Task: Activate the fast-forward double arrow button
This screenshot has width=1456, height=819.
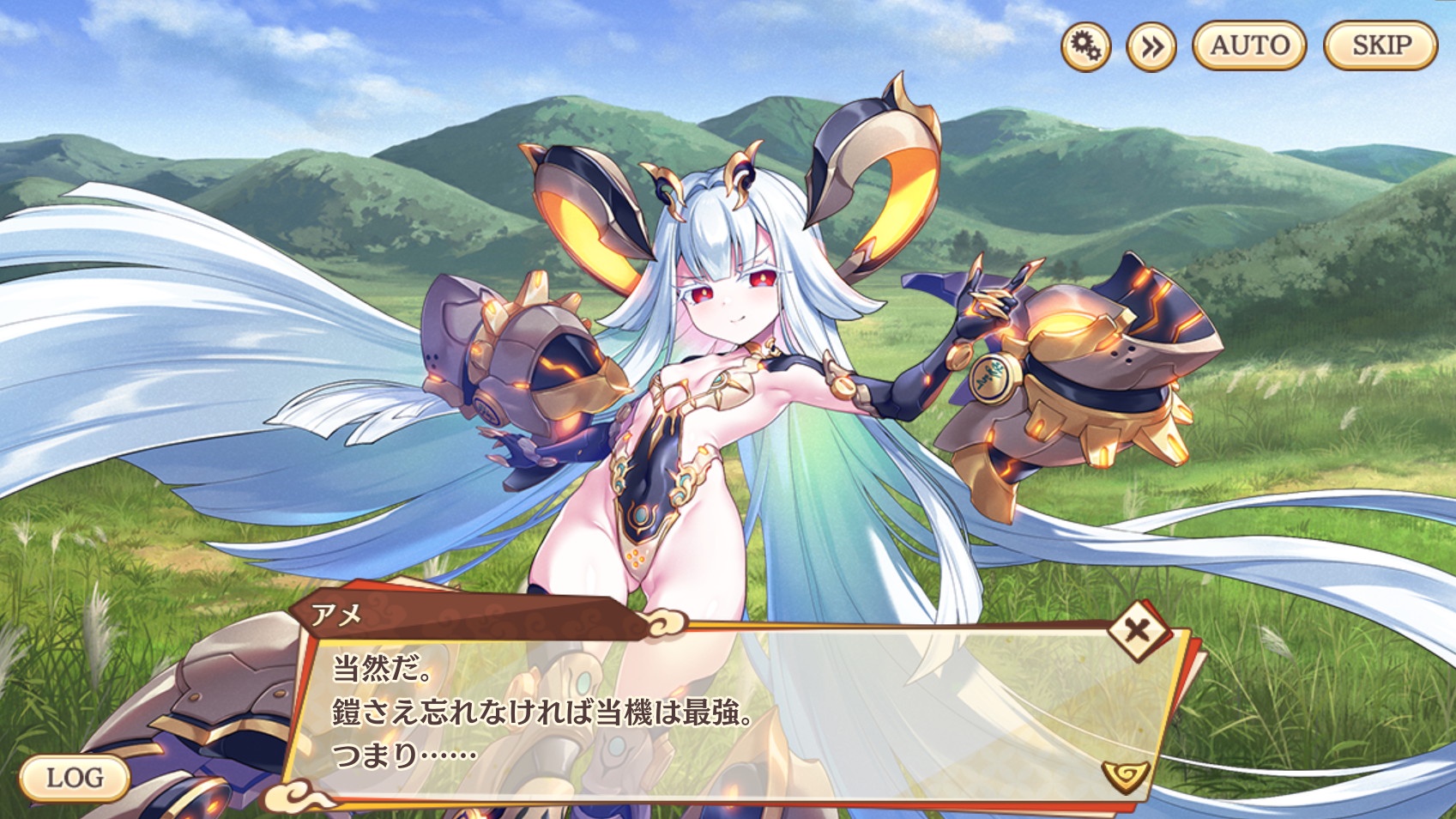Action: coord(1151,46)
